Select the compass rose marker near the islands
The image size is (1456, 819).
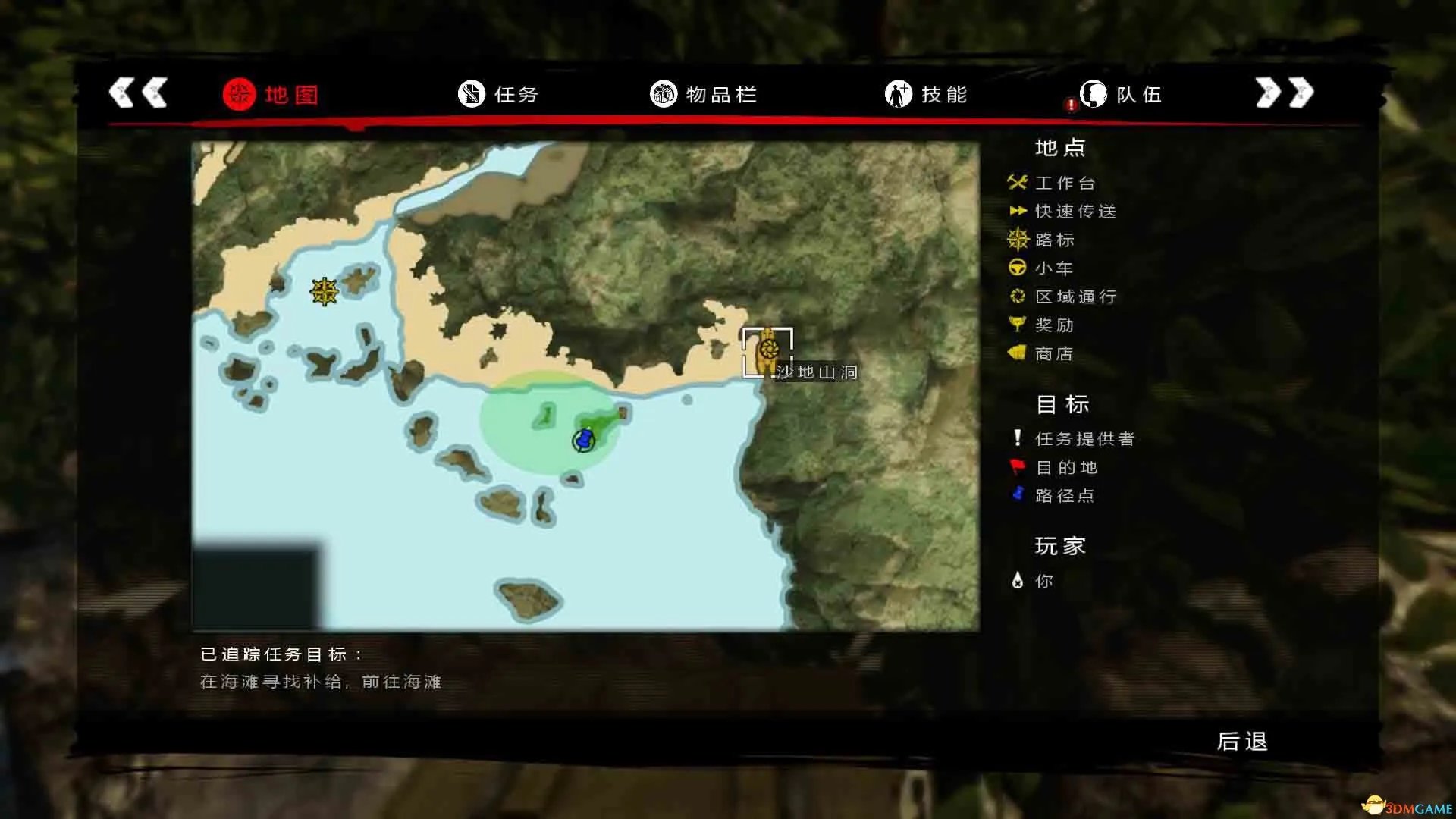[325, 290]
